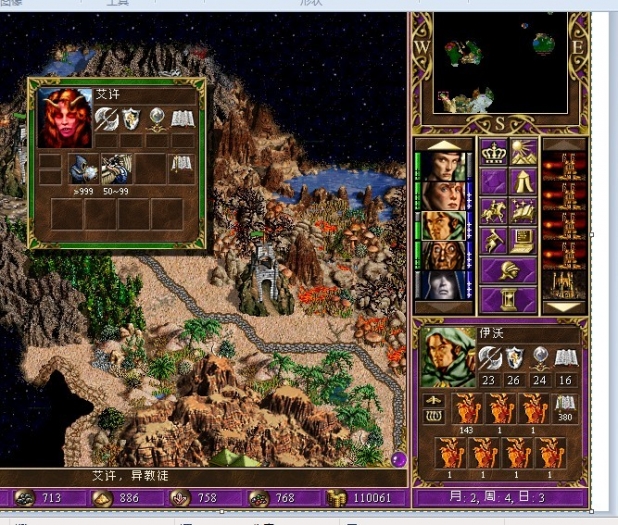Screen dimensions: 618x525
Task: Open system options with the computer button
Action: (524, 240)
